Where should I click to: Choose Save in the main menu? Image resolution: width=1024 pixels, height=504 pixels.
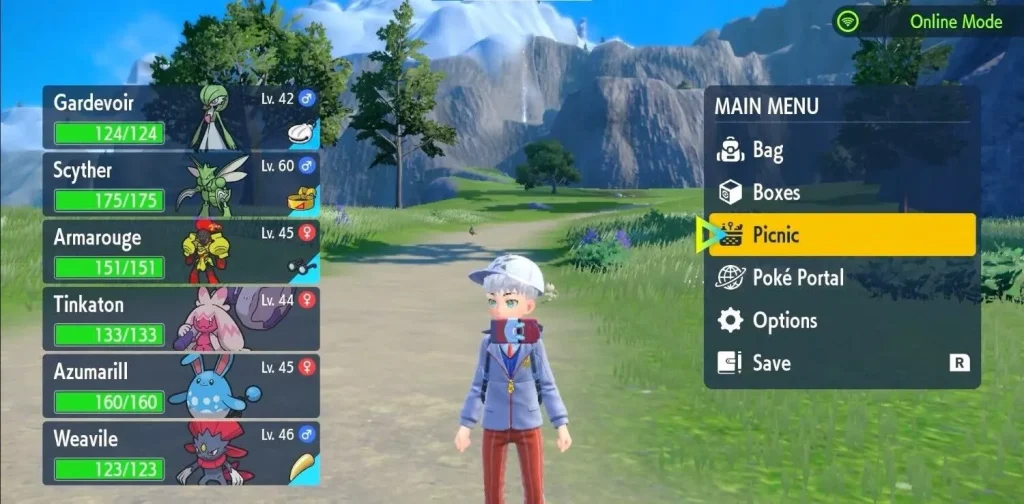[770, 363]
